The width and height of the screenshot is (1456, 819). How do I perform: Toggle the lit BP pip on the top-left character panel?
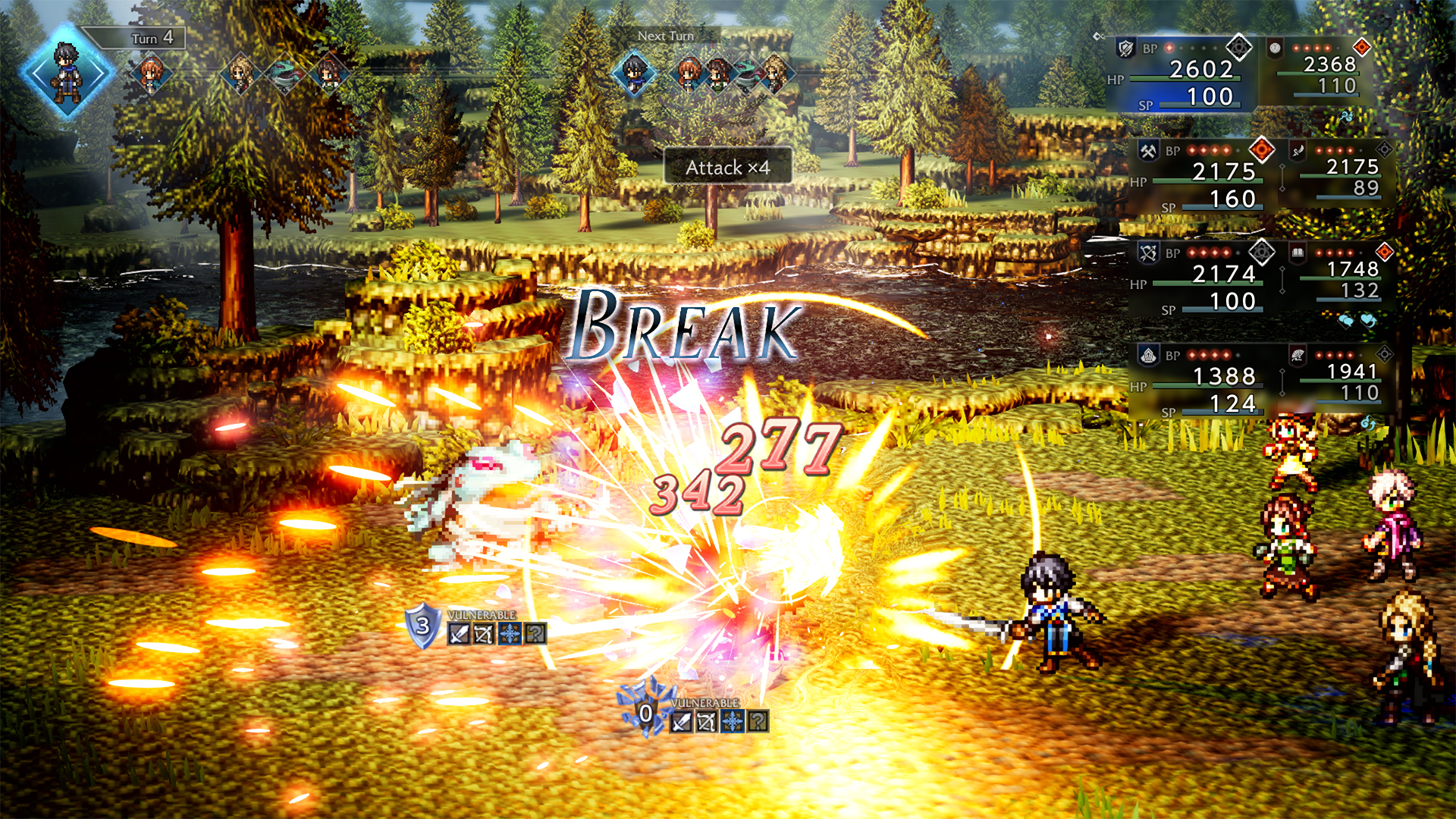point(1169,48)
